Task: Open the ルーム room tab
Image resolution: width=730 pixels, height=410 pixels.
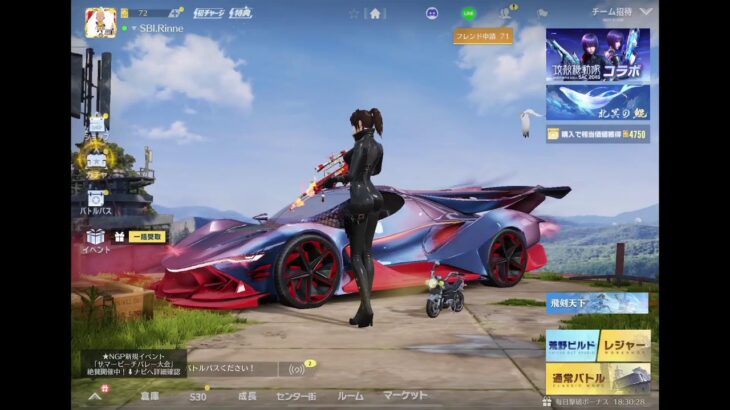Action: click(350, 396)
